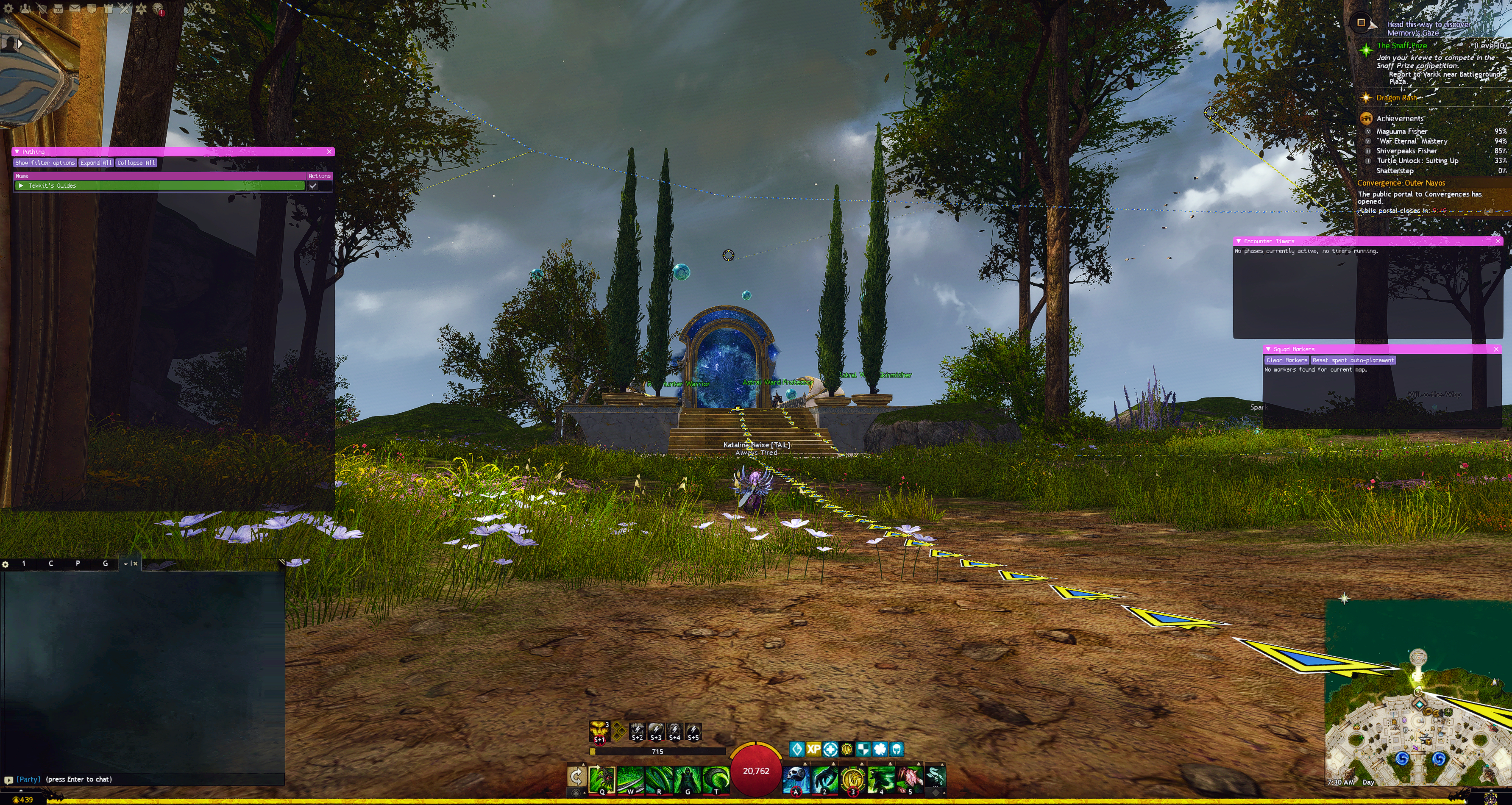Image resolution: width=1512 pixels, height=805 pixels.
Task: Toggle the Tekkit's Guides checkmark
Action: [x=313, y=186]
